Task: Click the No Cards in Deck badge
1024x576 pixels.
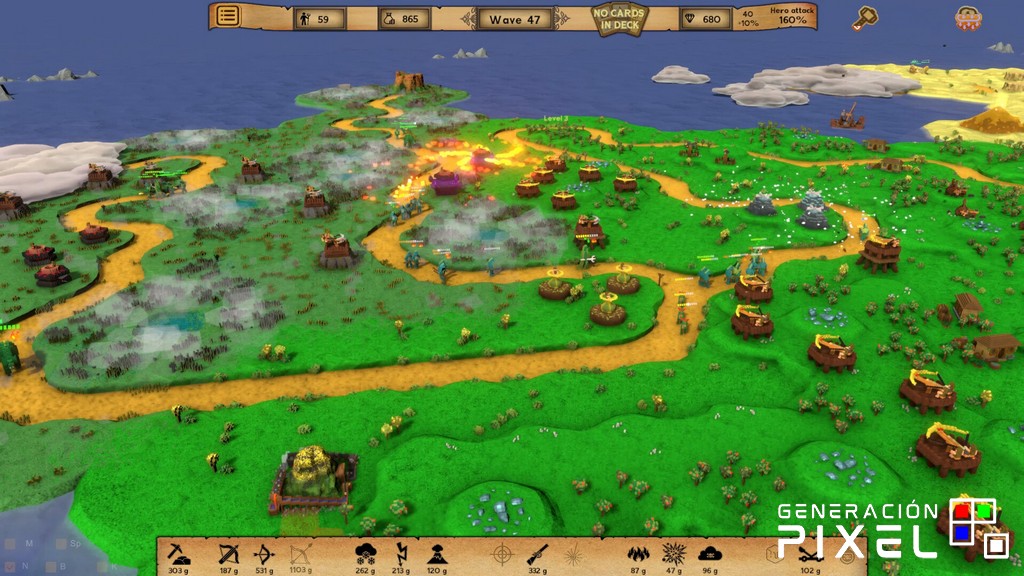Action: (619, 19)
